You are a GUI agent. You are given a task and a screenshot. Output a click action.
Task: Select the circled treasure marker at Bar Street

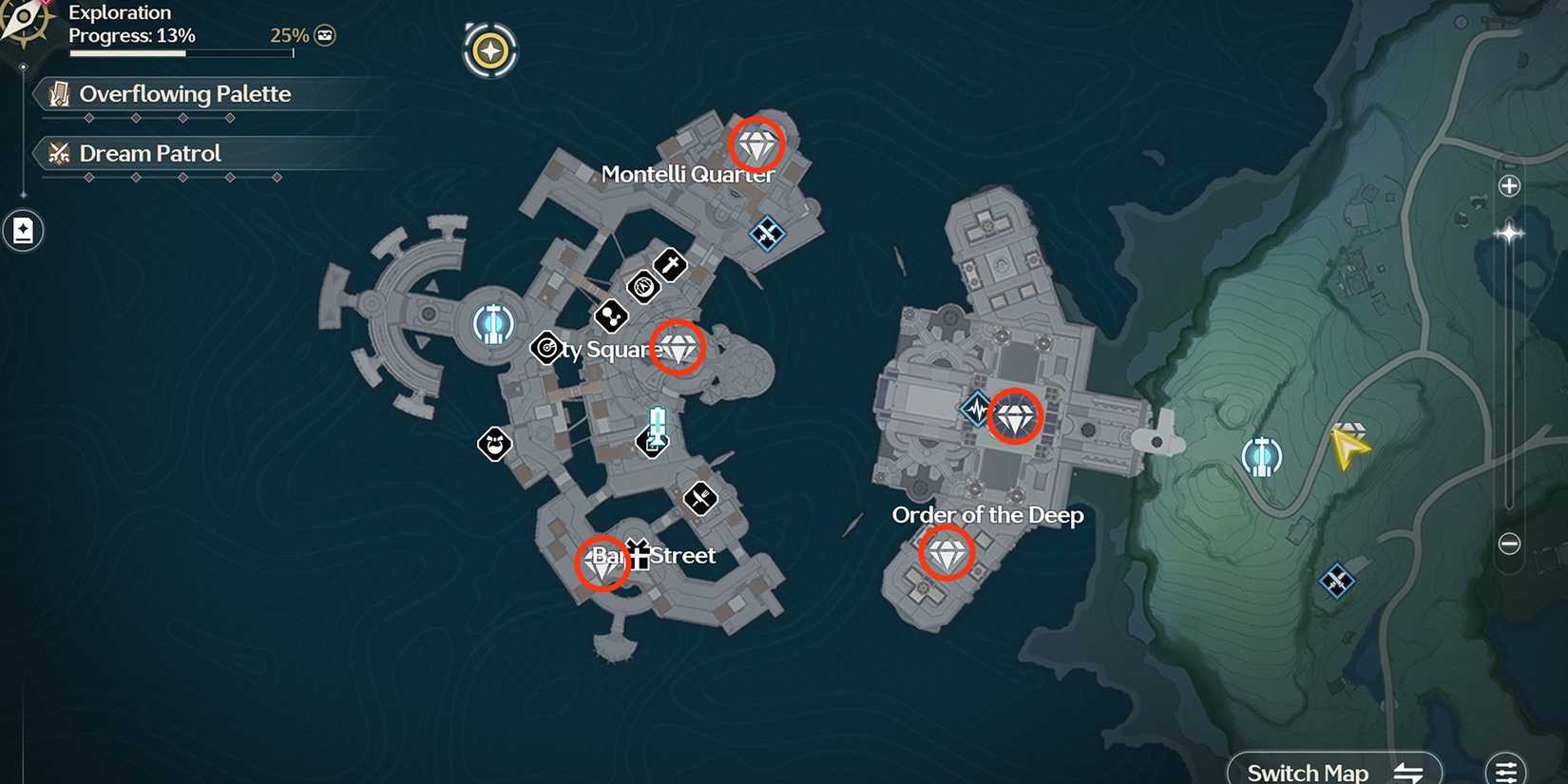pyautogui.click(x=602, y=564)
